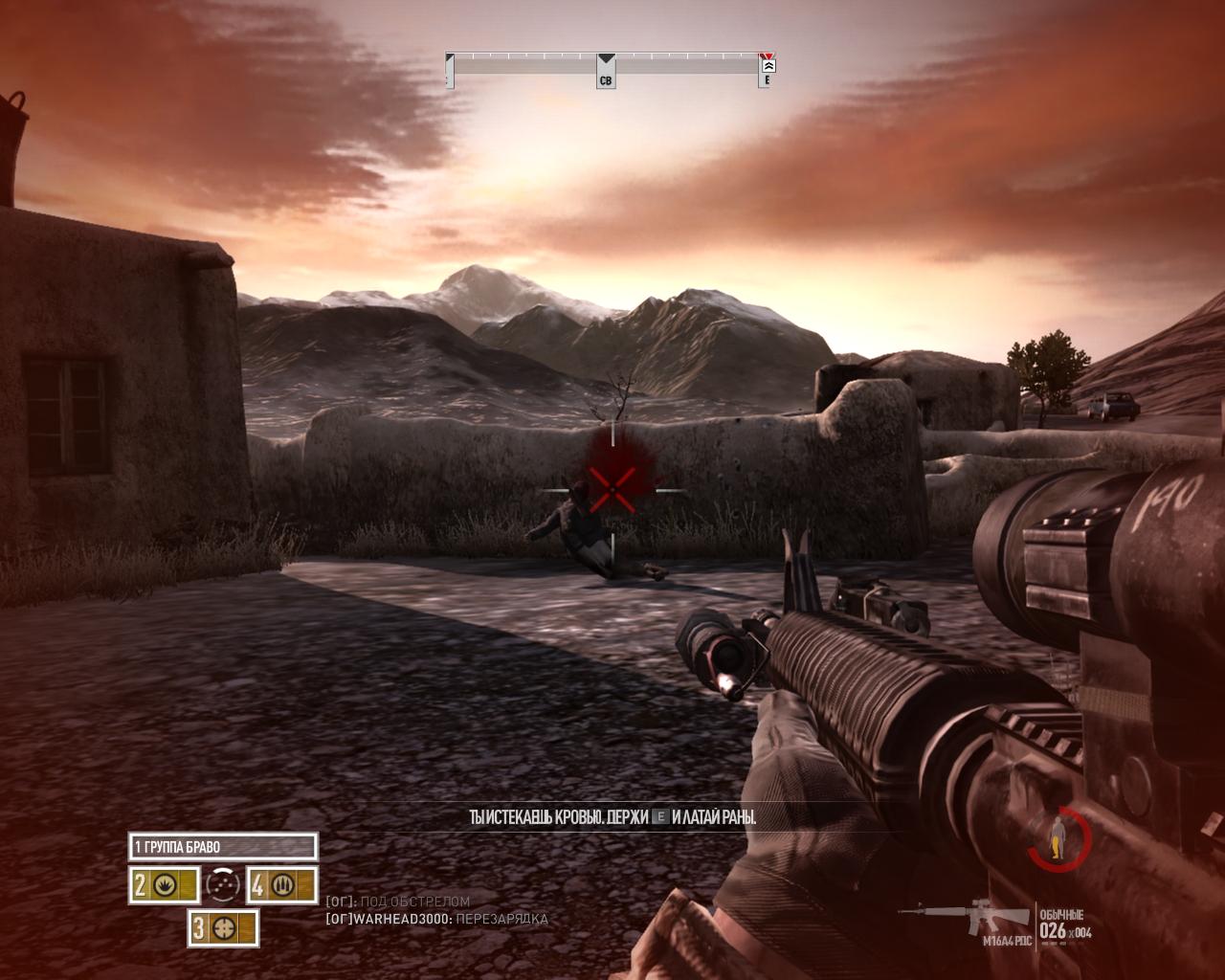Screen dimensions: 1225x980
Task: Select squad member 3 with crosshair icon
Action: point(223,927)
